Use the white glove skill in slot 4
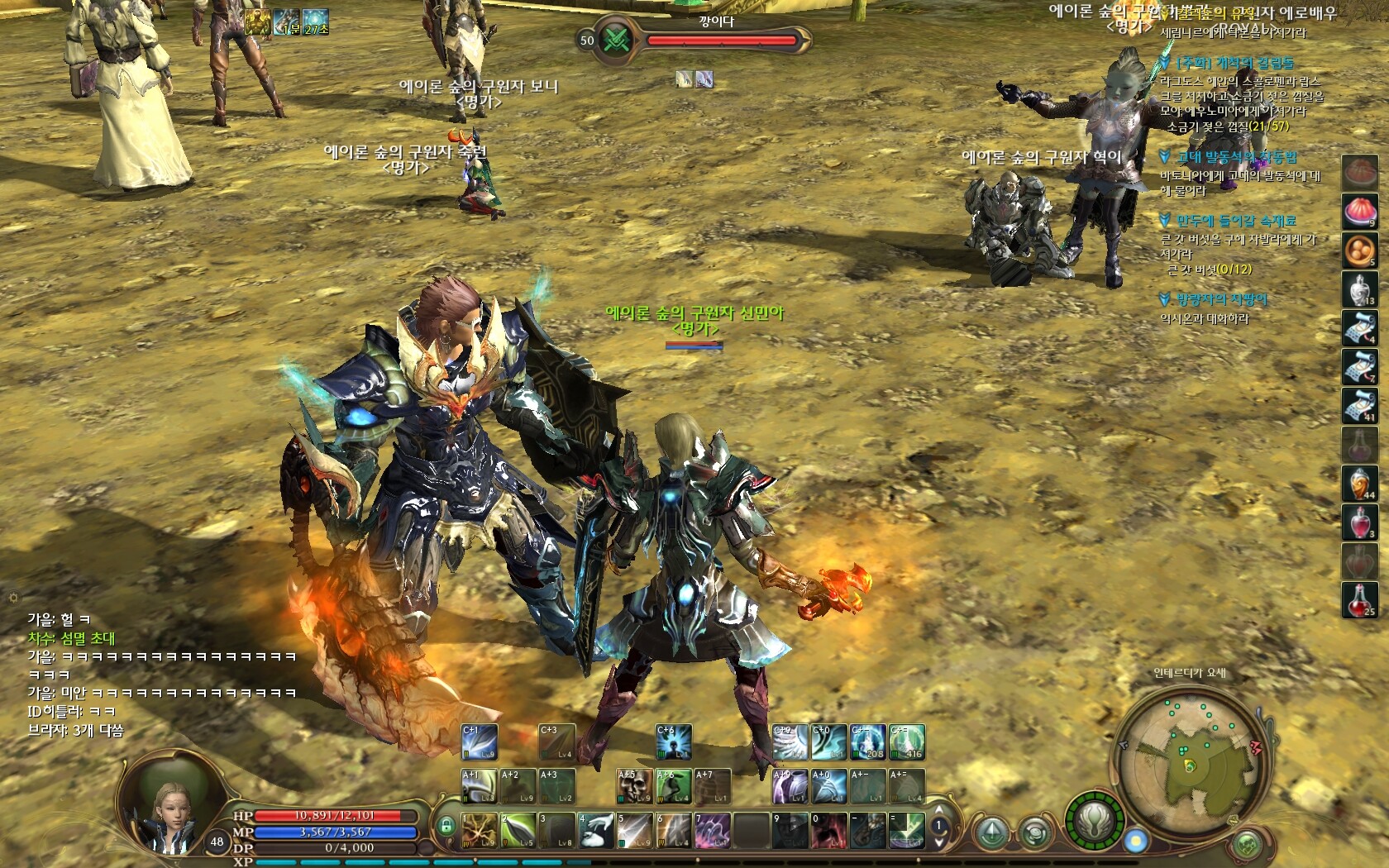The image size is (1389, 868). click(x=595, y=830)
